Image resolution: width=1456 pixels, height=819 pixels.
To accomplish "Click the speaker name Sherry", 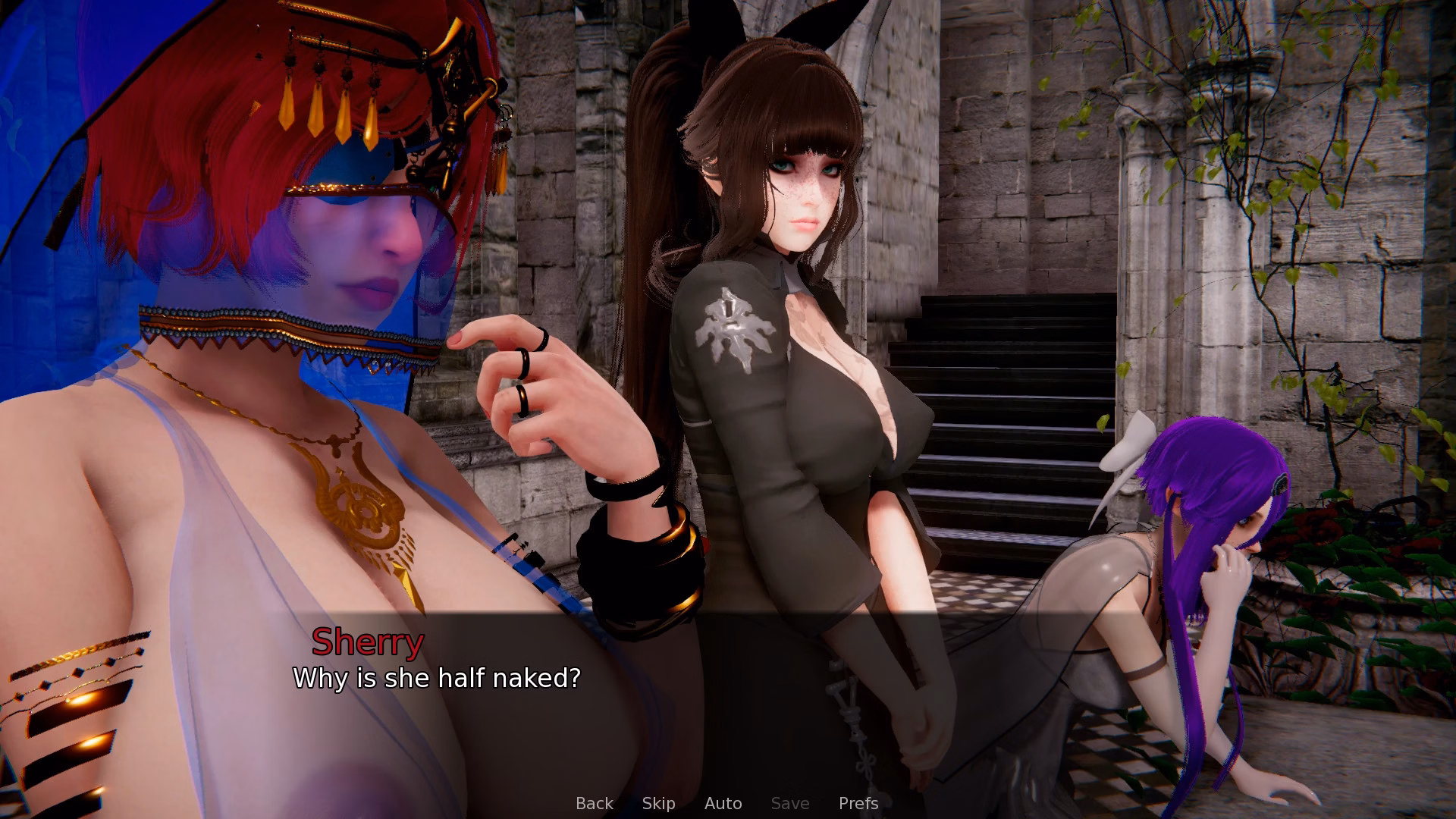I will 369,642.
